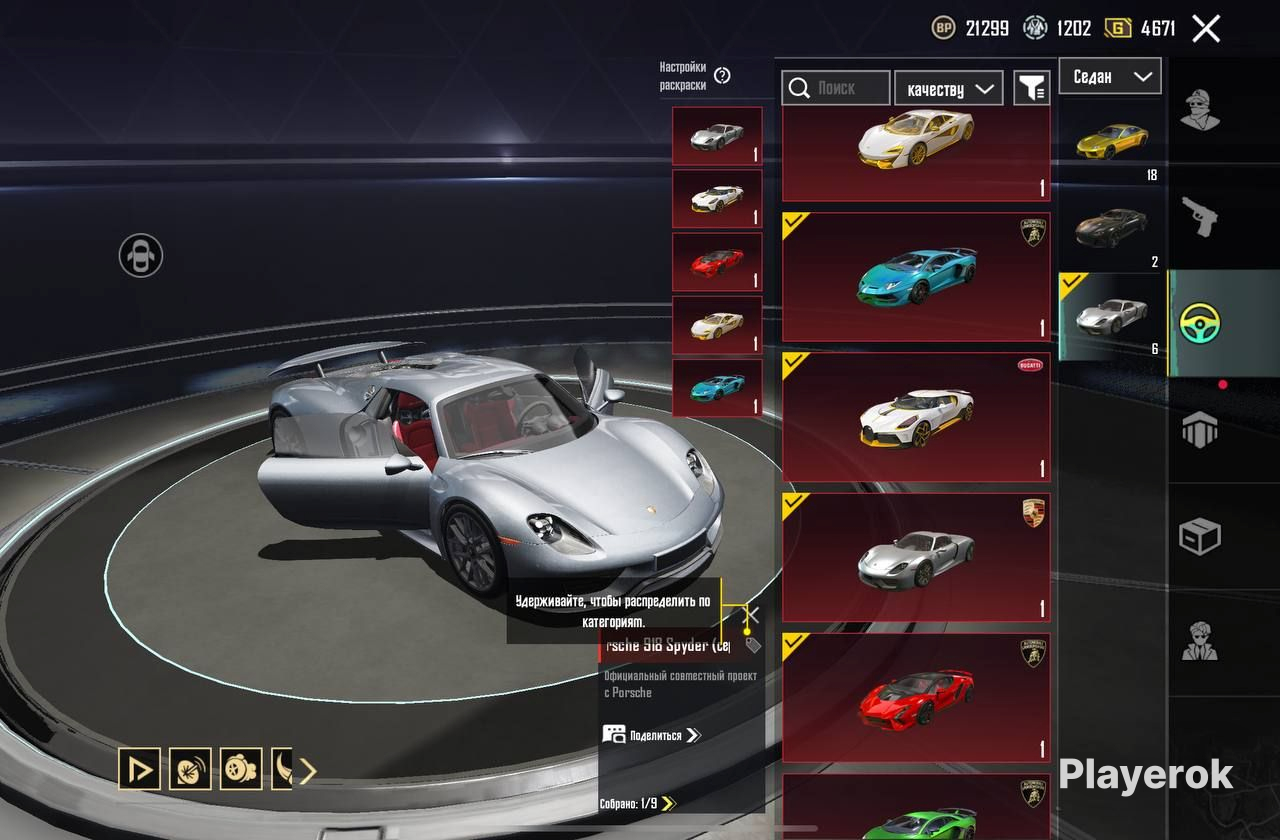Click the search field
This screenshot has width=1280, height=840.
(x=836, y=88)
